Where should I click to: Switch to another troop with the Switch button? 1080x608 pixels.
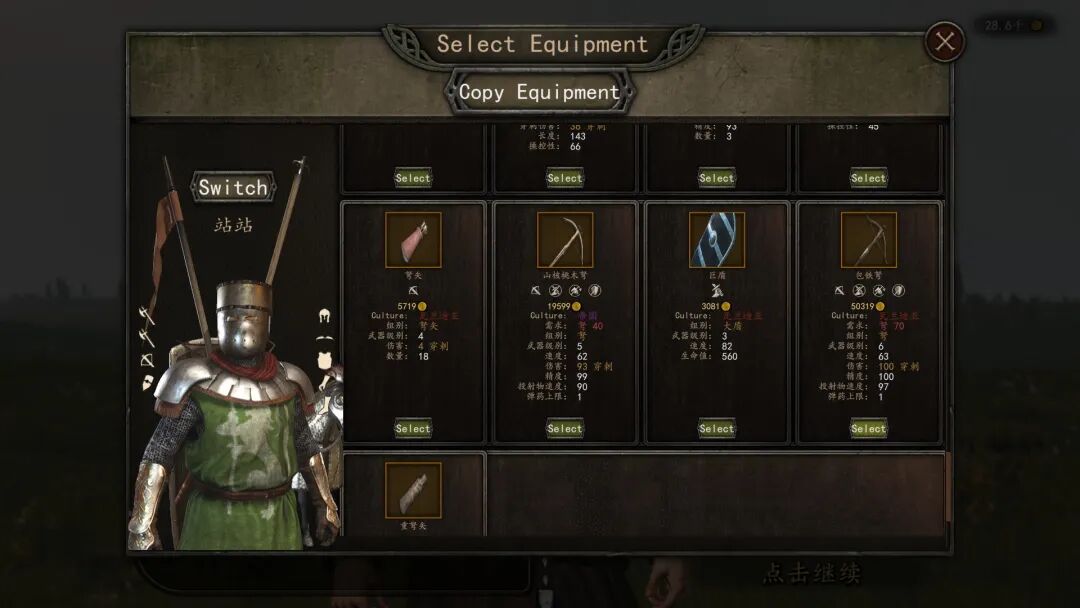[232, 187]
